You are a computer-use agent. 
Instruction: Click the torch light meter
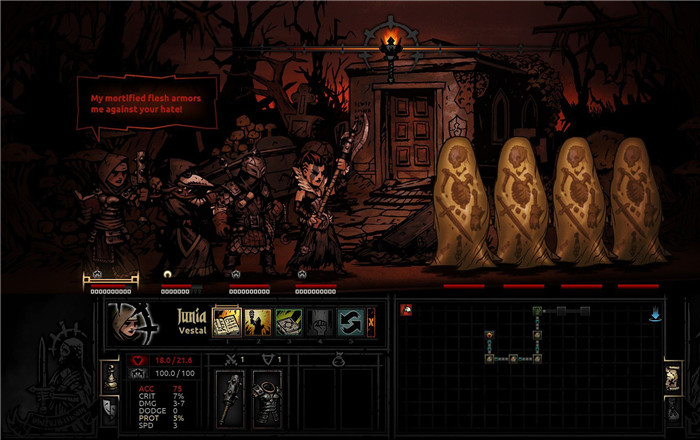click(x=392, y=40)
